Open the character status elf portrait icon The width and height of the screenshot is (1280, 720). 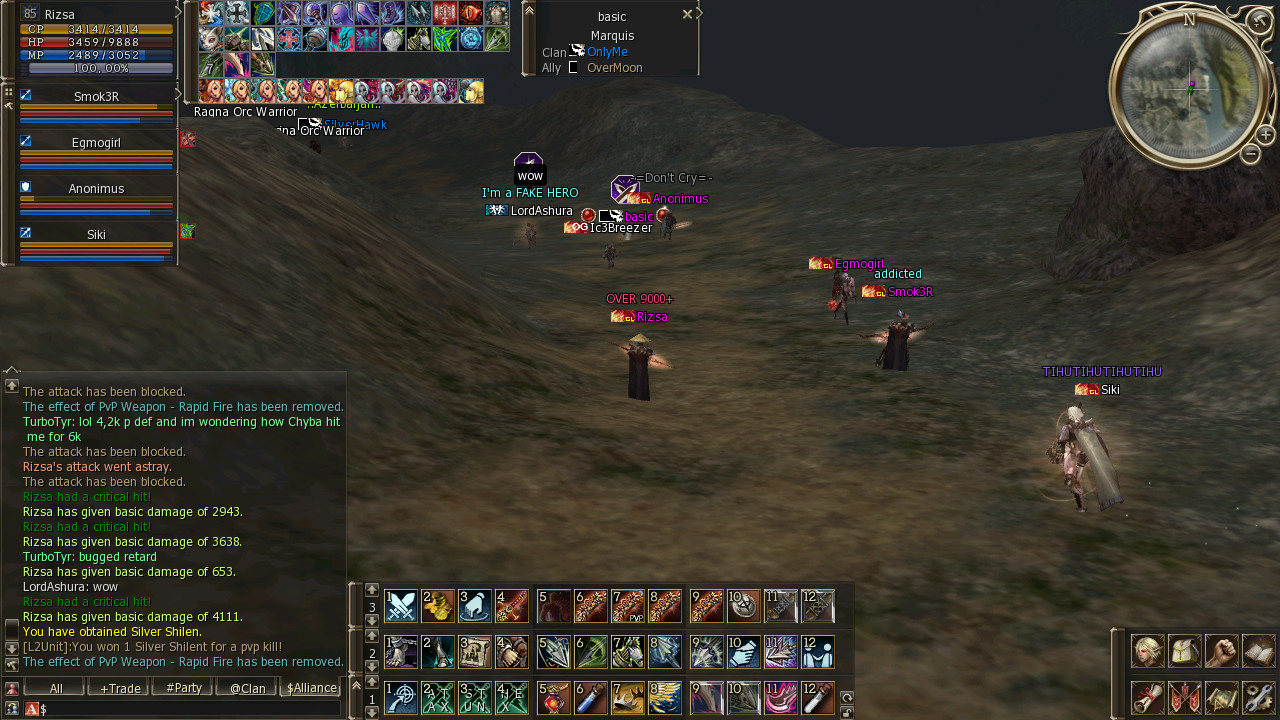(x=1147, y=651)
